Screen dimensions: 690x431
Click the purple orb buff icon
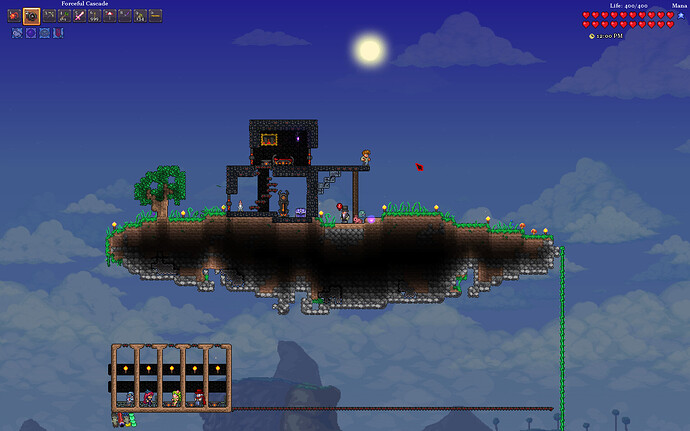[31, 33]
